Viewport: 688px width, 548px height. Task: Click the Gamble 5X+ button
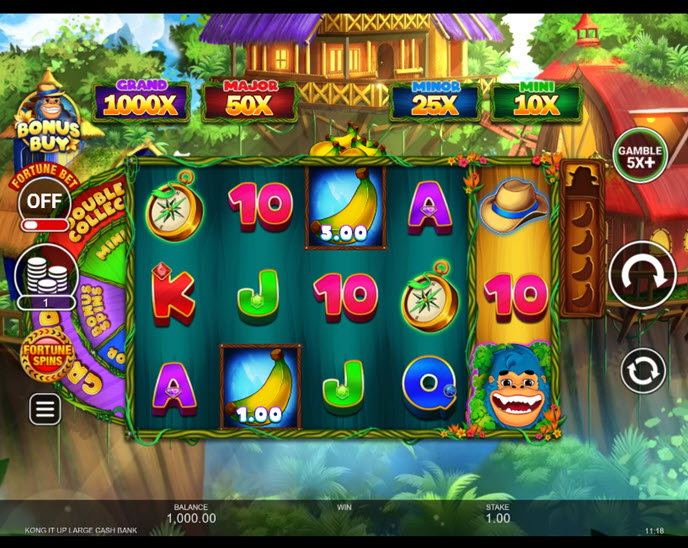tap(640, 157)
